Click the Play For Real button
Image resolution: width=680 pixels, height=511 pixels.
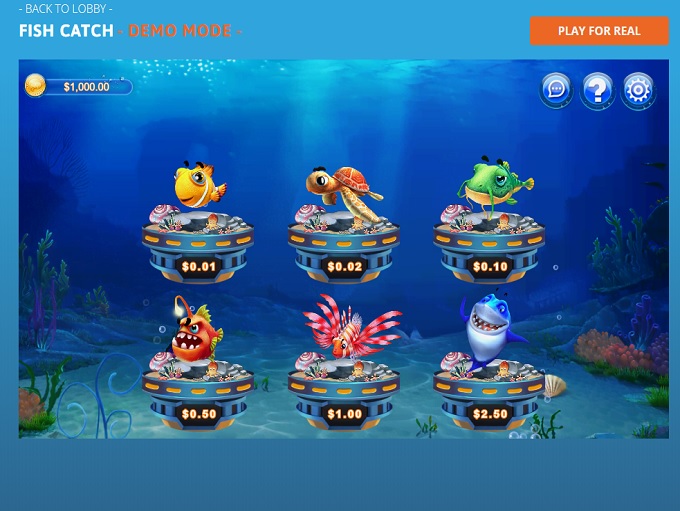coord(599,31)
